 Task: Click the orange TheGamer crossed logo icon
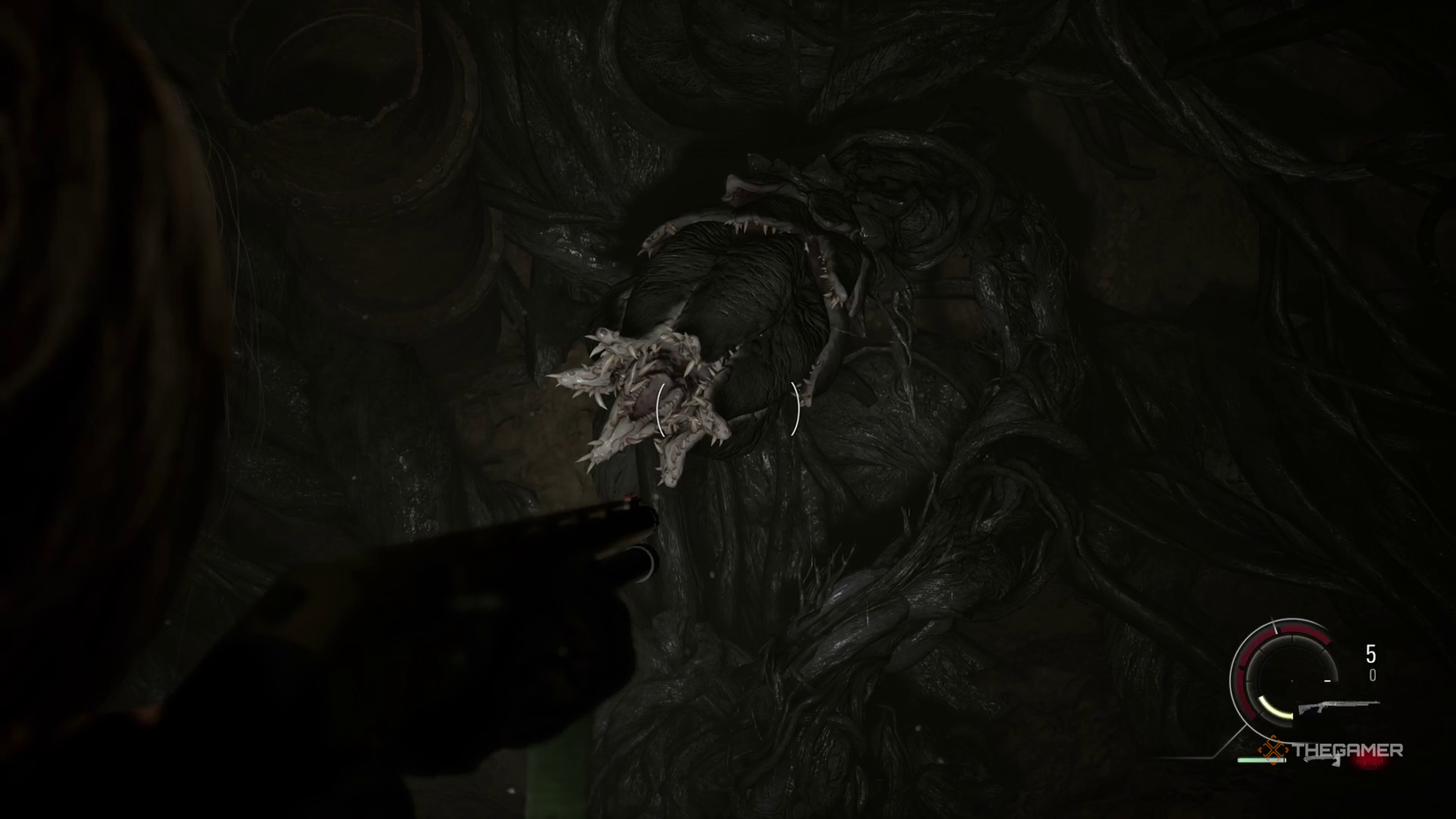1272,749
